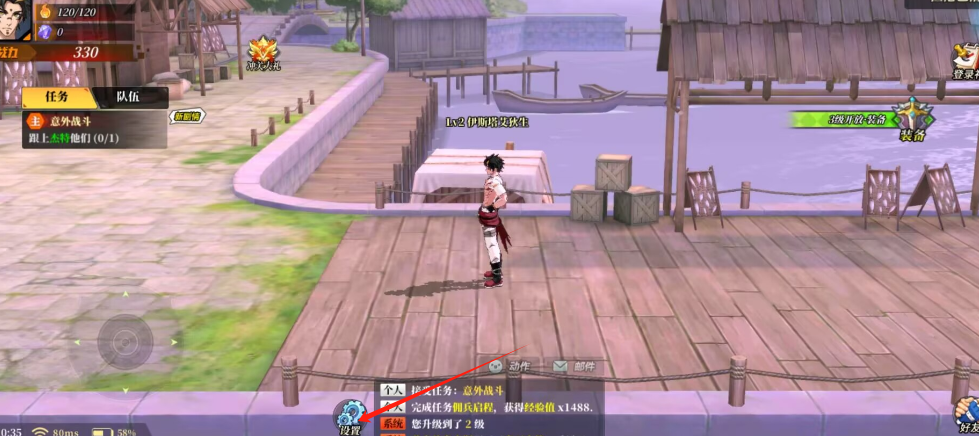Viewport: 979px width, 436px height.
Task: Open the 动作 emote button
Action: coord(510,367)
